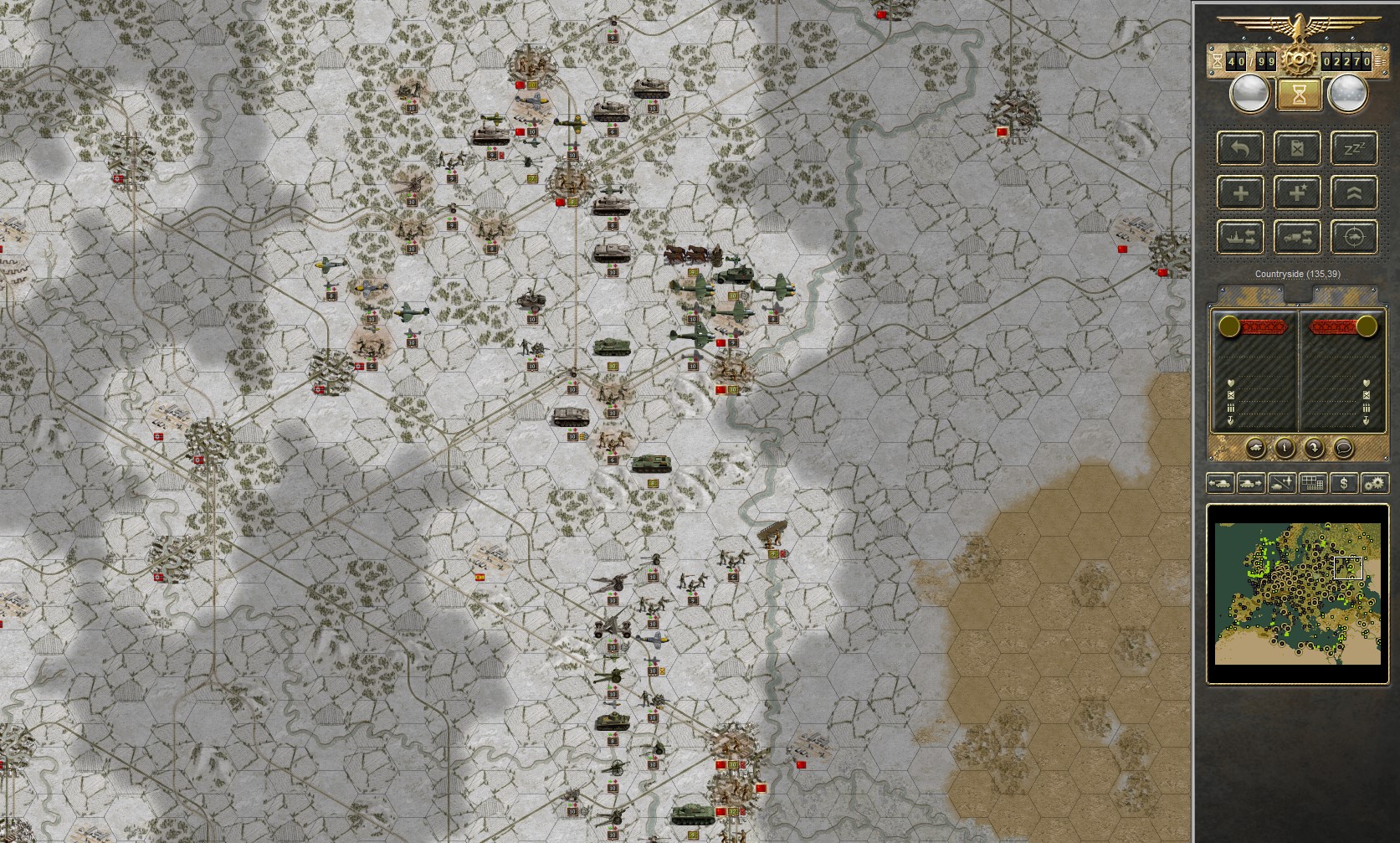Mount the unit onto truck transport
The height and width of the screenshot is (843, 1400).
[1296, 237]
